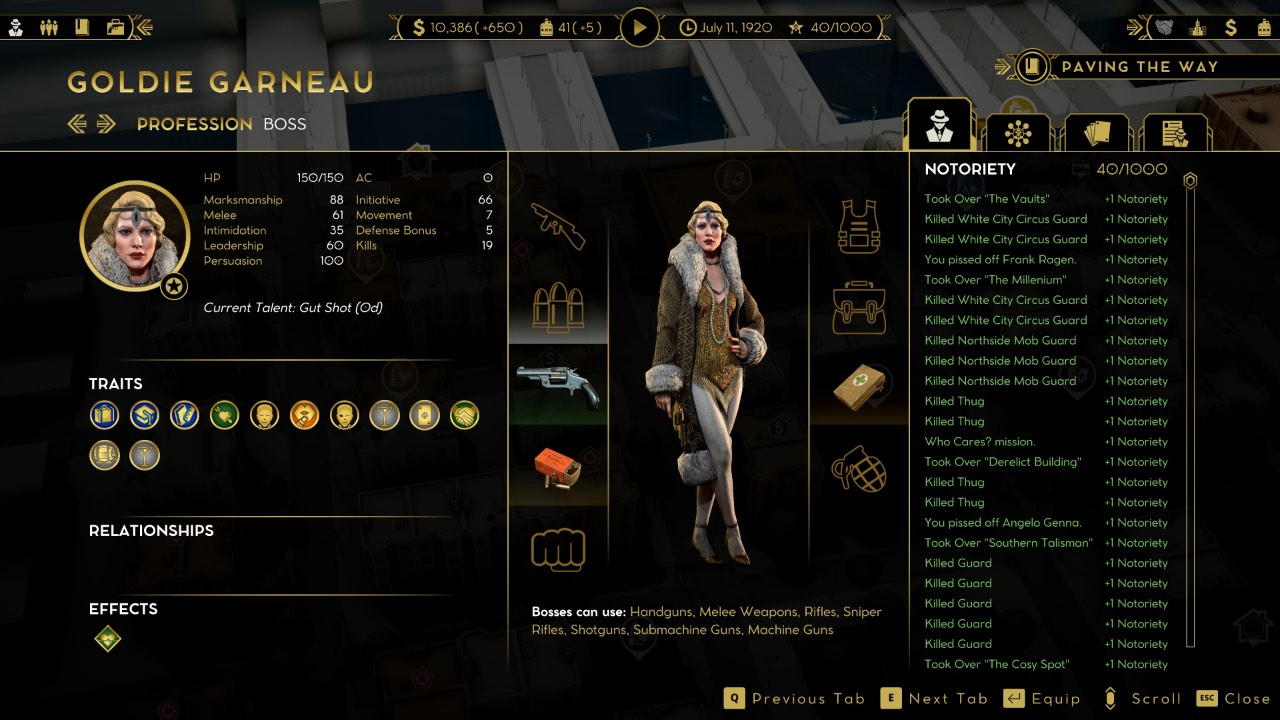Show the next character with right arrow
This screenshot has width=1280, height=720.
tap(106, 124)
